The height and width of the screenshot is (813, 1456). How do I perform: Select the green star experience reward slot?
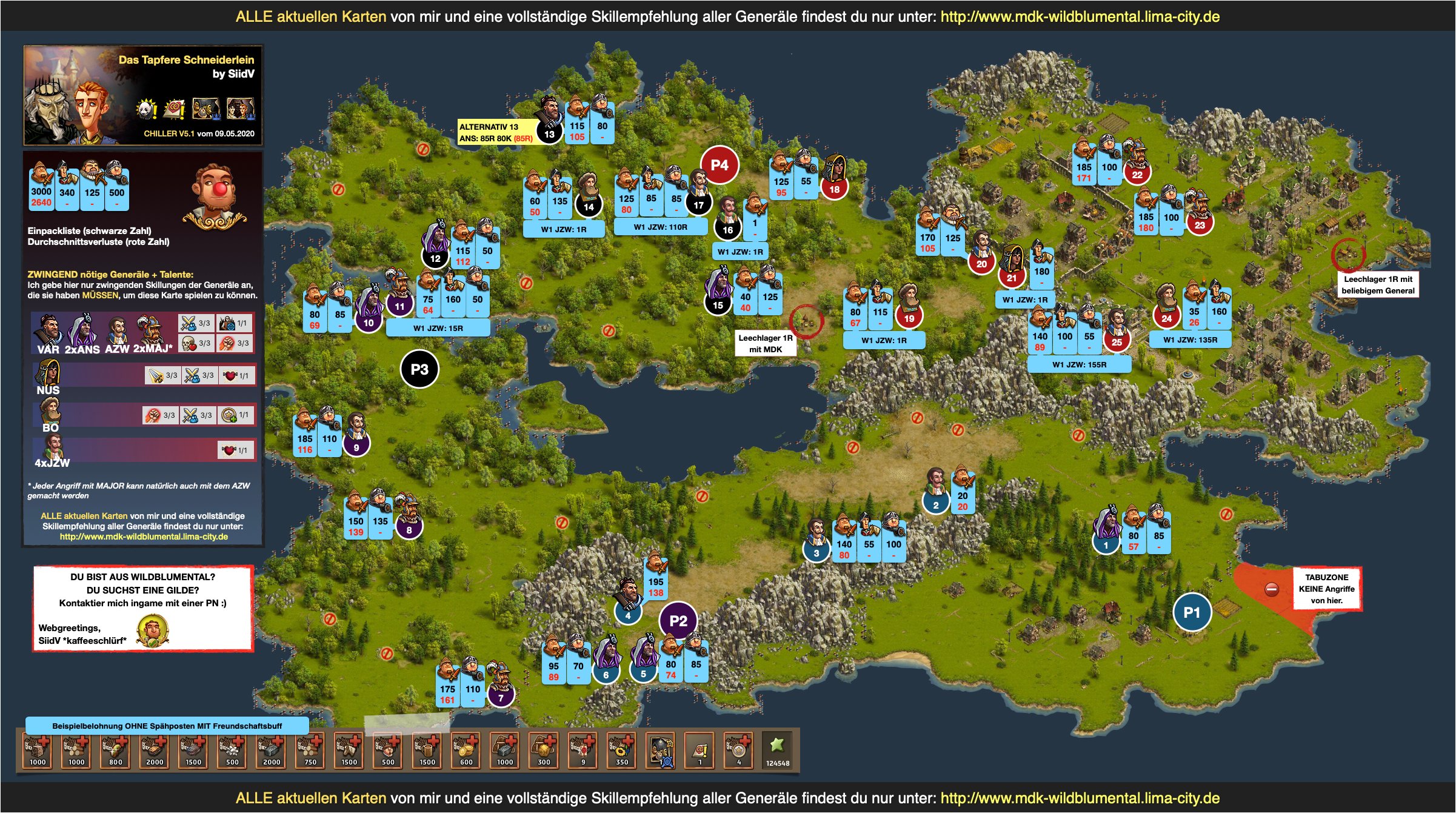point(777,751)
